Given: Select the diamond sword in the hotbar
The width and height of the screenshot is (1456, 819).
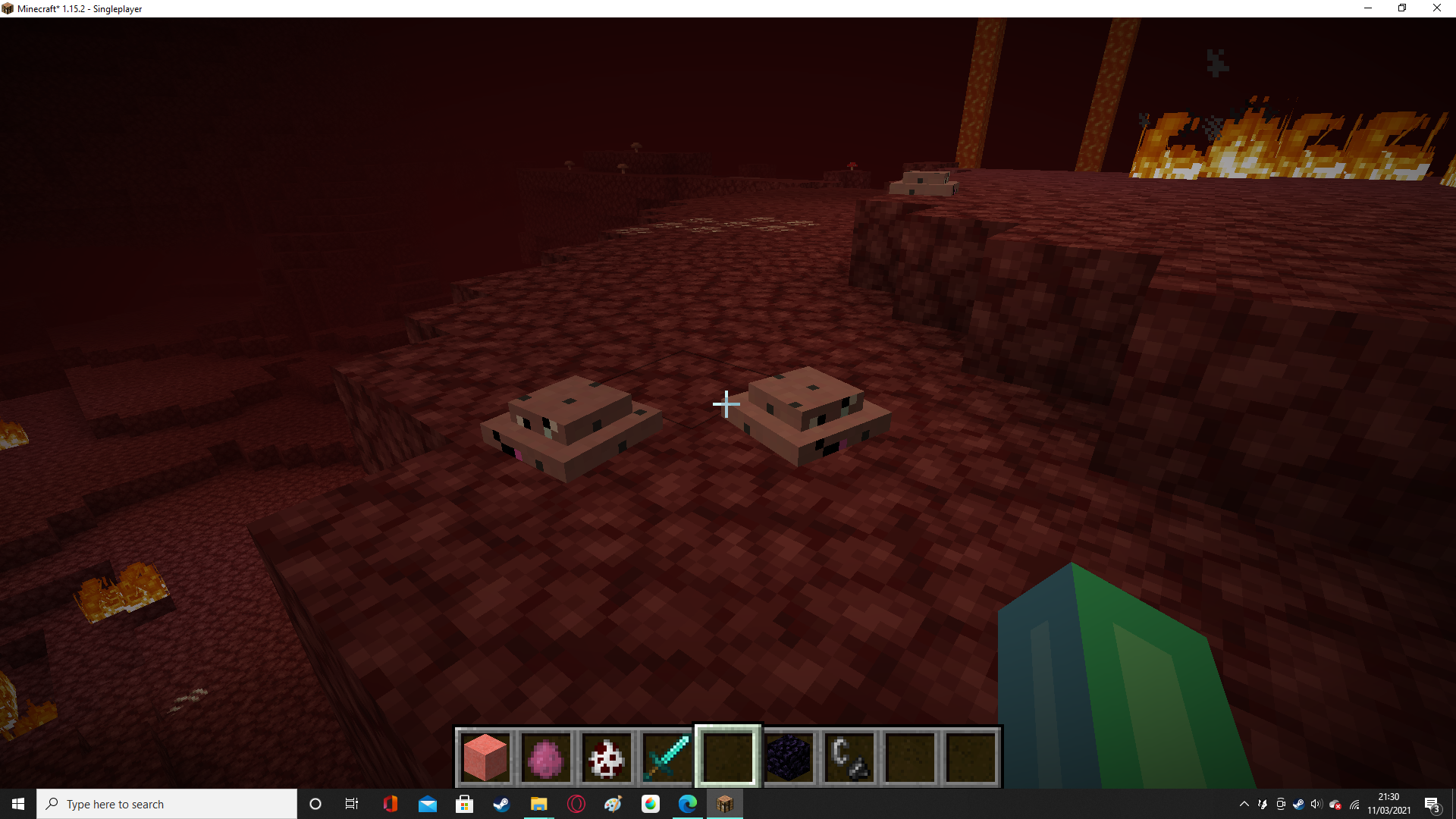Looking at the screenshot, I should coord(667,756).
